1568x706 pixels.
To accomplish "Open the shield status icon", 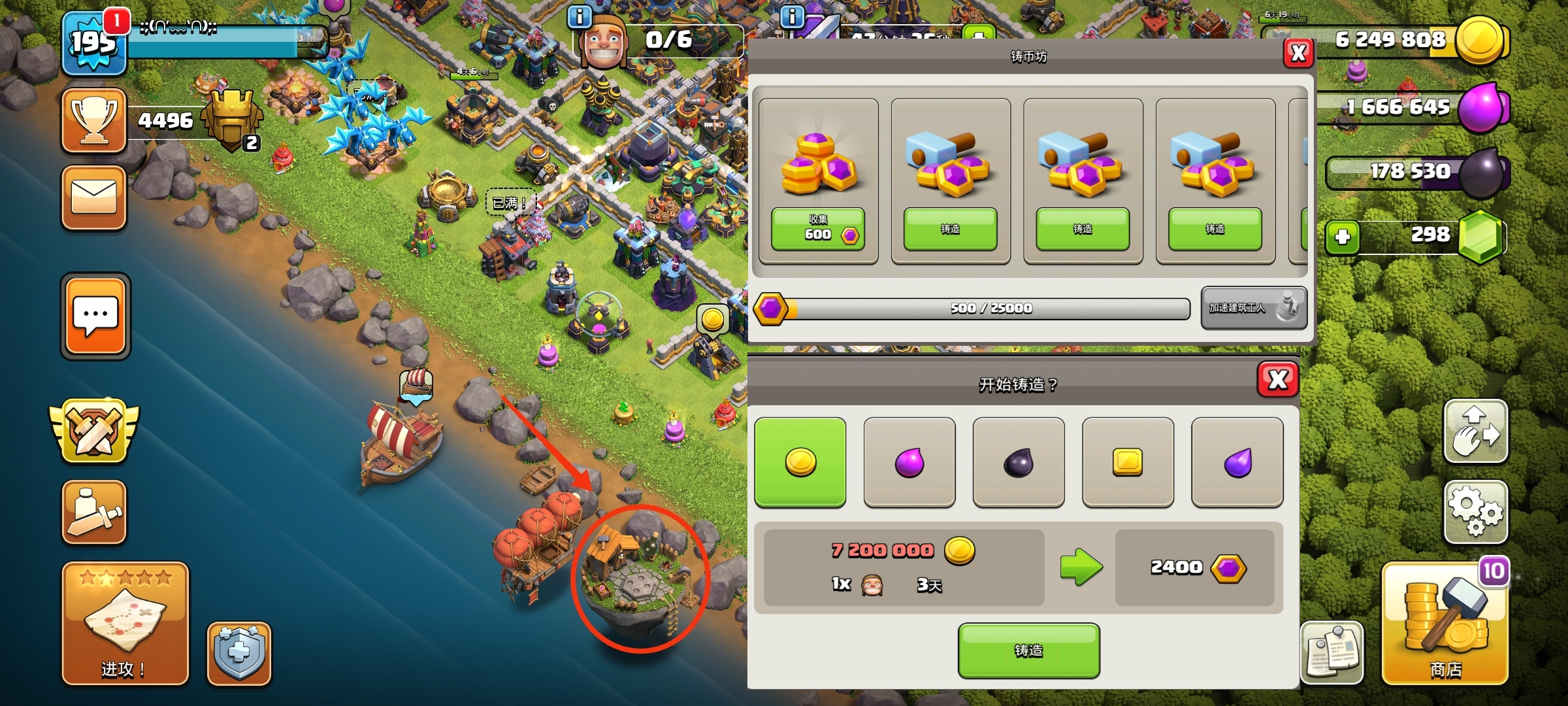I will pos(239,652).
